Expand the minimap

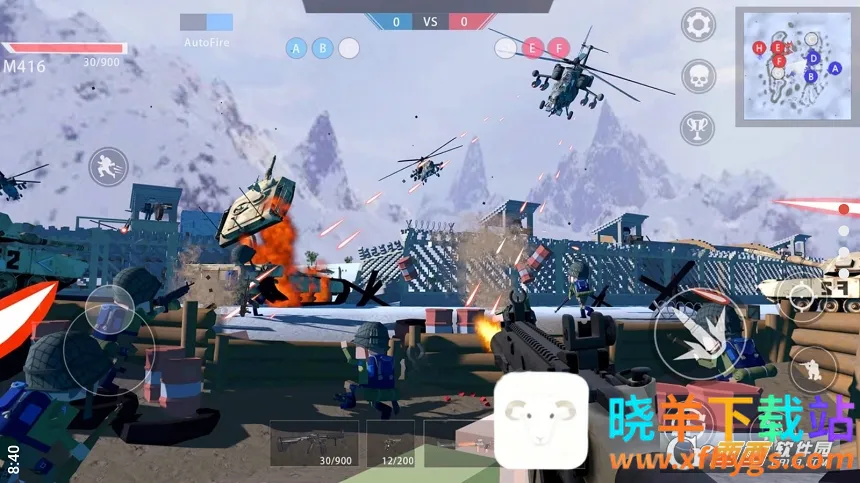796,65
